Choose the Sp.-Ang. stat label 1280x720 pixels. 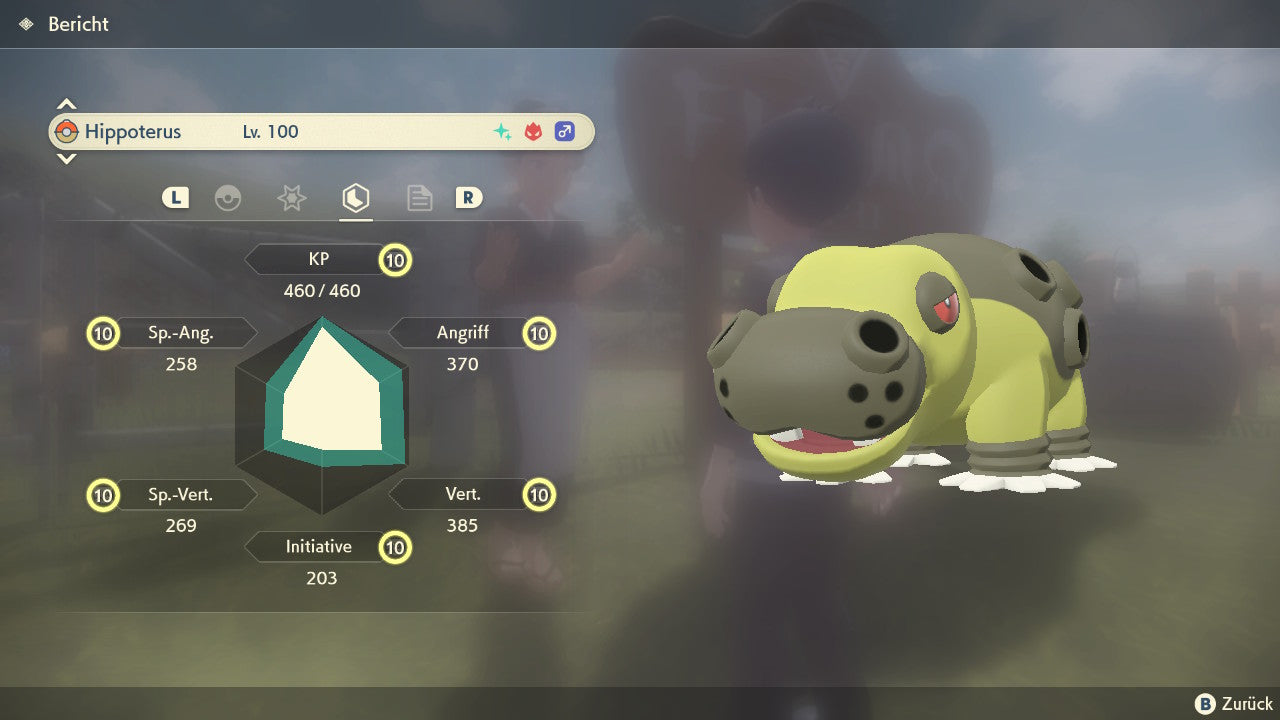[x=181, y=333]
